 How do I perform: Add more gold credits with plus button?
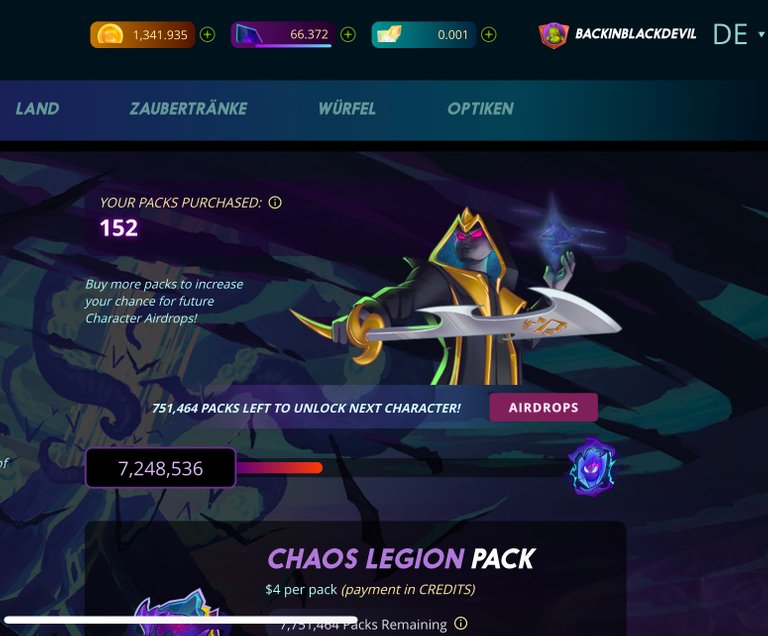[208, 34]
